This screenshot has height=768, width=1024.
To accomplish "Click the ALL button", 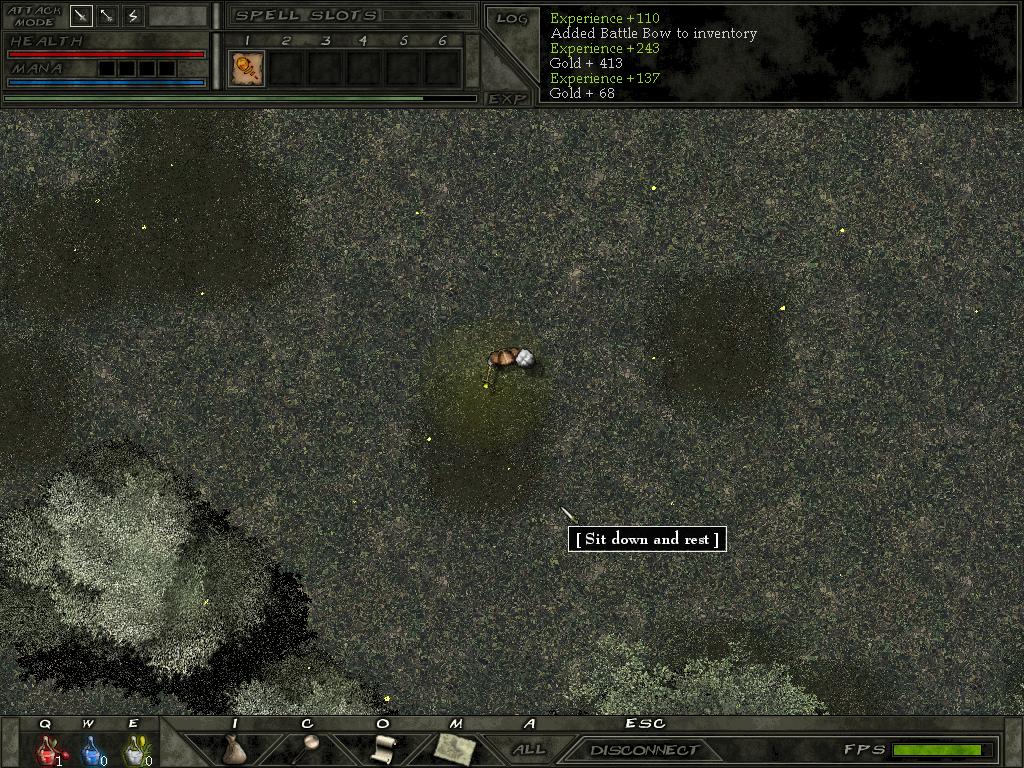I will click(x=529, y=749).
